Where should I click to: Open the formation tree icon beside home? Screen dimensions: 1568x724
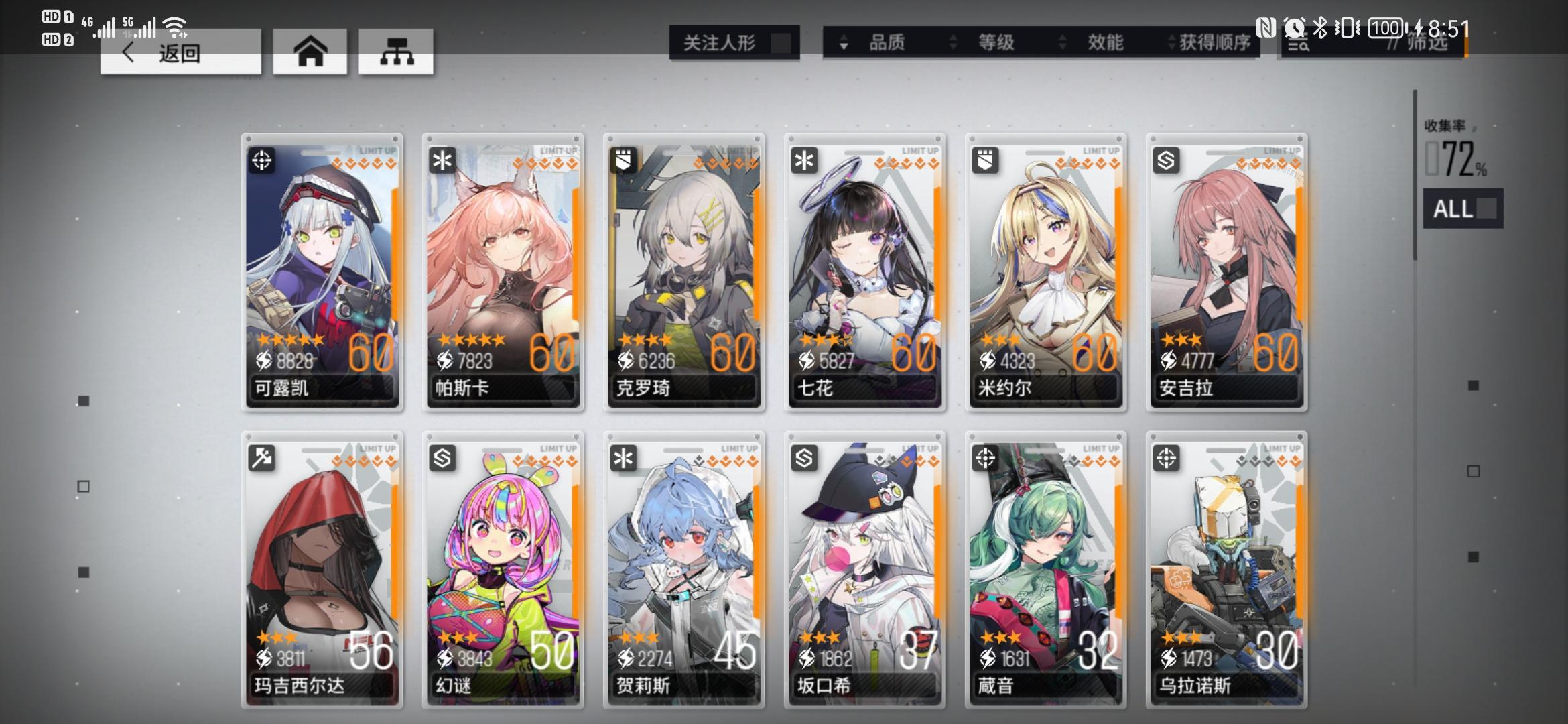[397, 53]
